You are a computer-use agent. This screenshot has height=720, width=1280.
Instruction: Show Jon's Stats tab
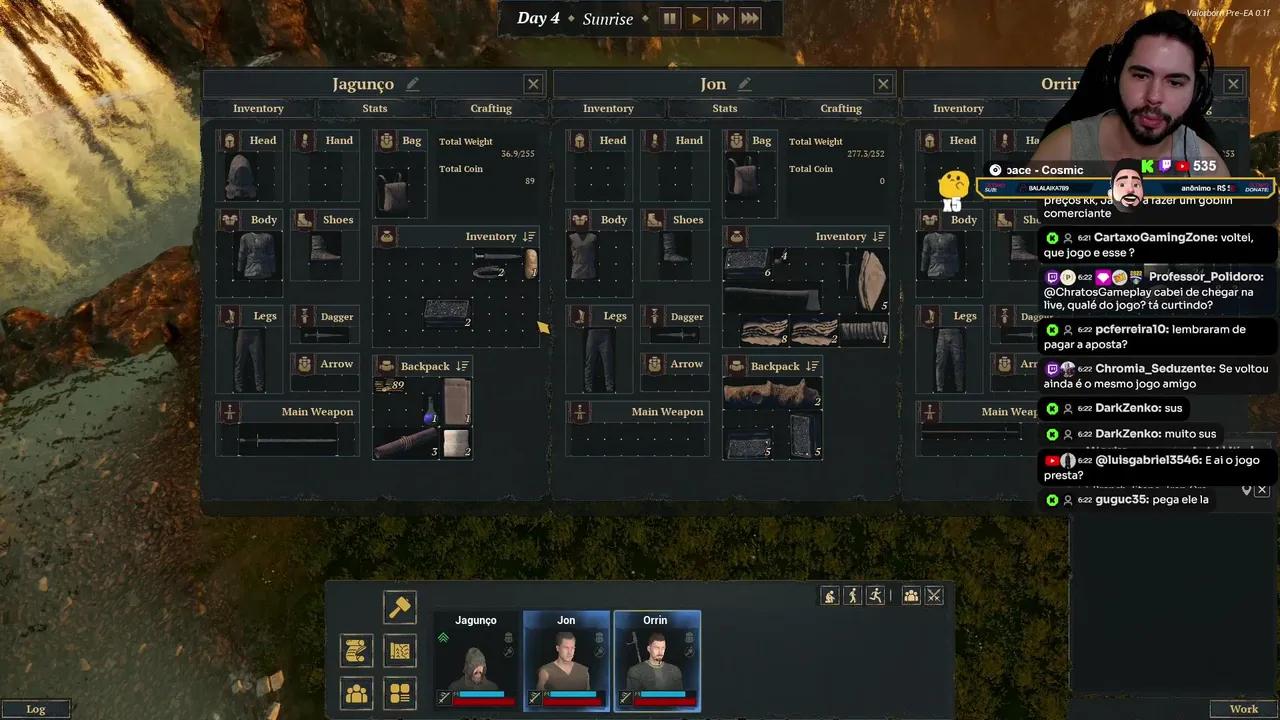tap(725, 108)
